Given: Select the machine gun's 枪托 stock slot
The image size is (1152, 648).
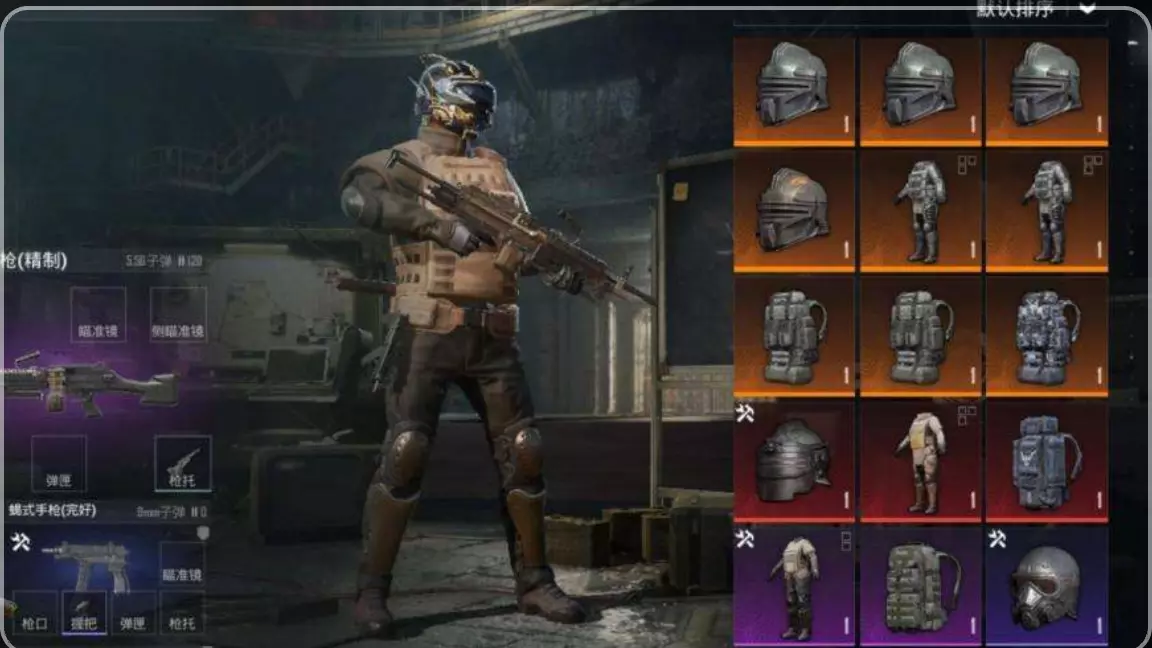Looking at the screenshot, I should [x=182, y=463].
